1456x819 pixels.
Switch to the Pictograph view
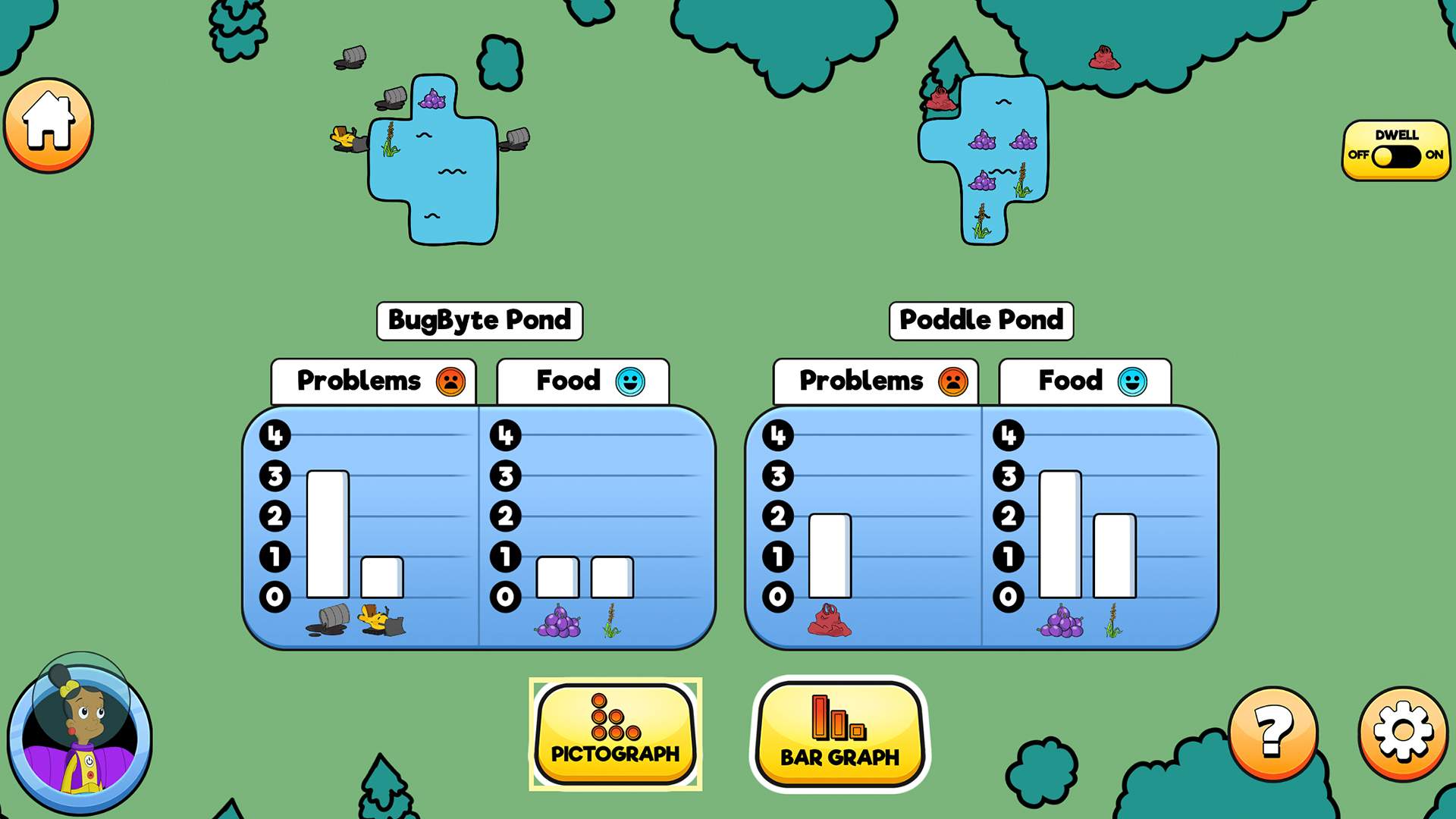615,733
